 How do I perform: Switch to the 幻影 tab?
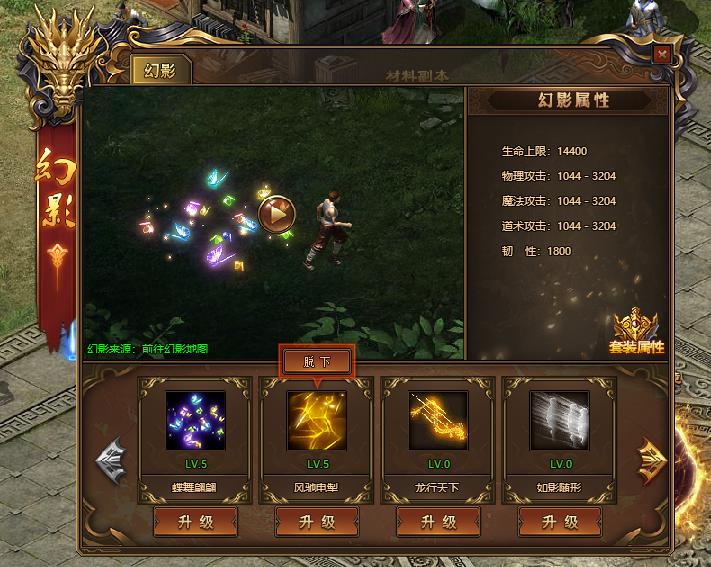pos(160,71)
